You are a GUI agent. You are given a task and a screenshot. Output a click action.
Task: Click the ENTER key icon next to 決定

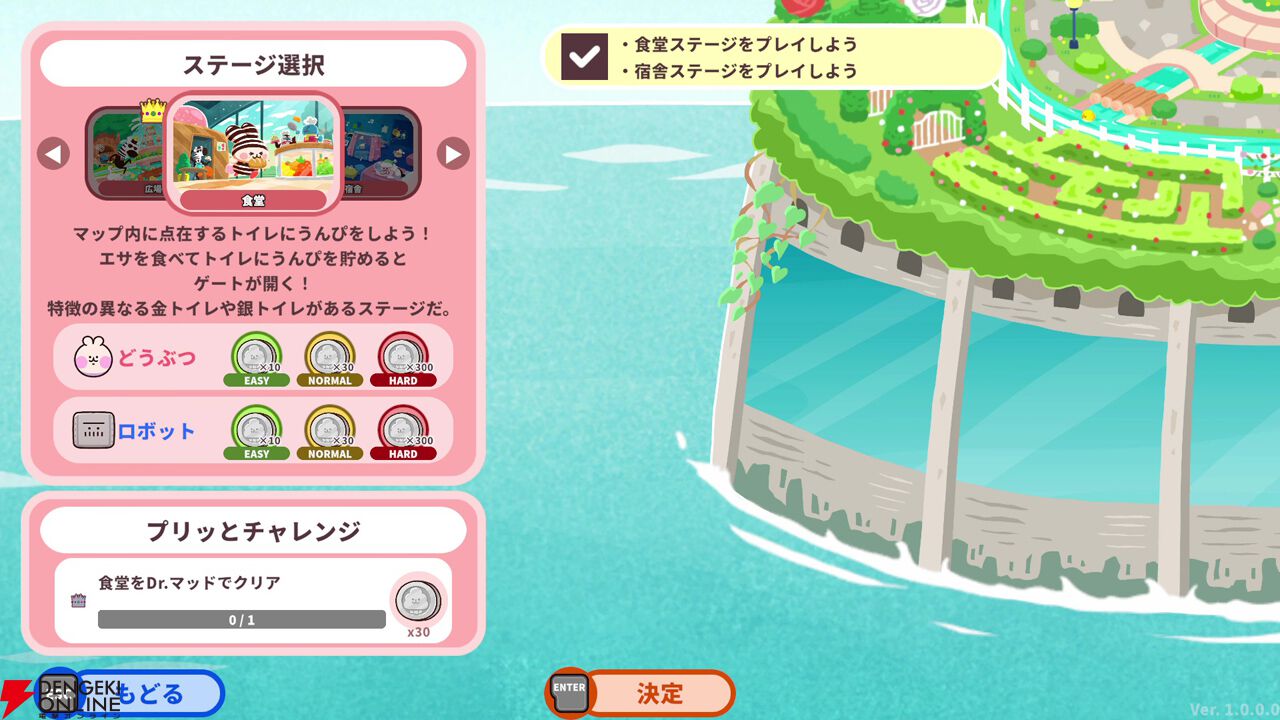(x=568, y=691)
